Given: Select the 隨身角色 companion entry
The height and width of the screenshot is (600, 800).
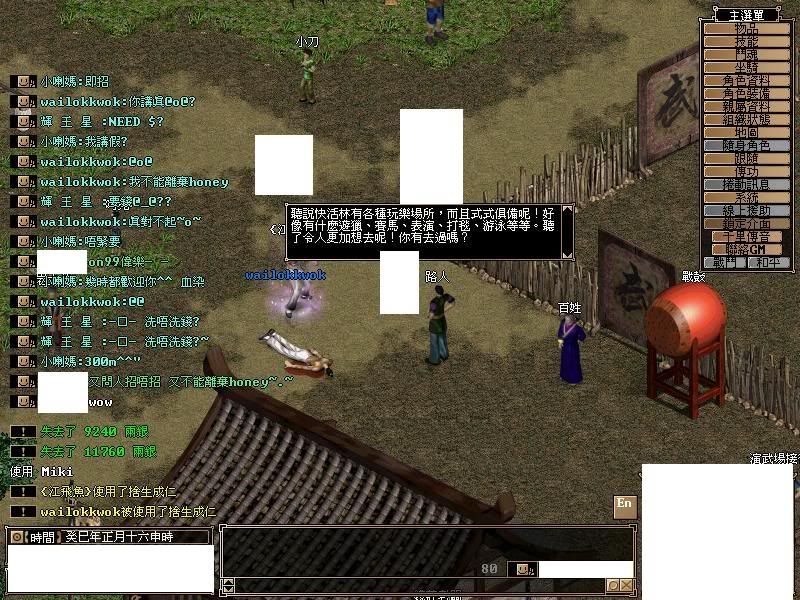Looking at the screenshot, I should [x=746, y=145].
